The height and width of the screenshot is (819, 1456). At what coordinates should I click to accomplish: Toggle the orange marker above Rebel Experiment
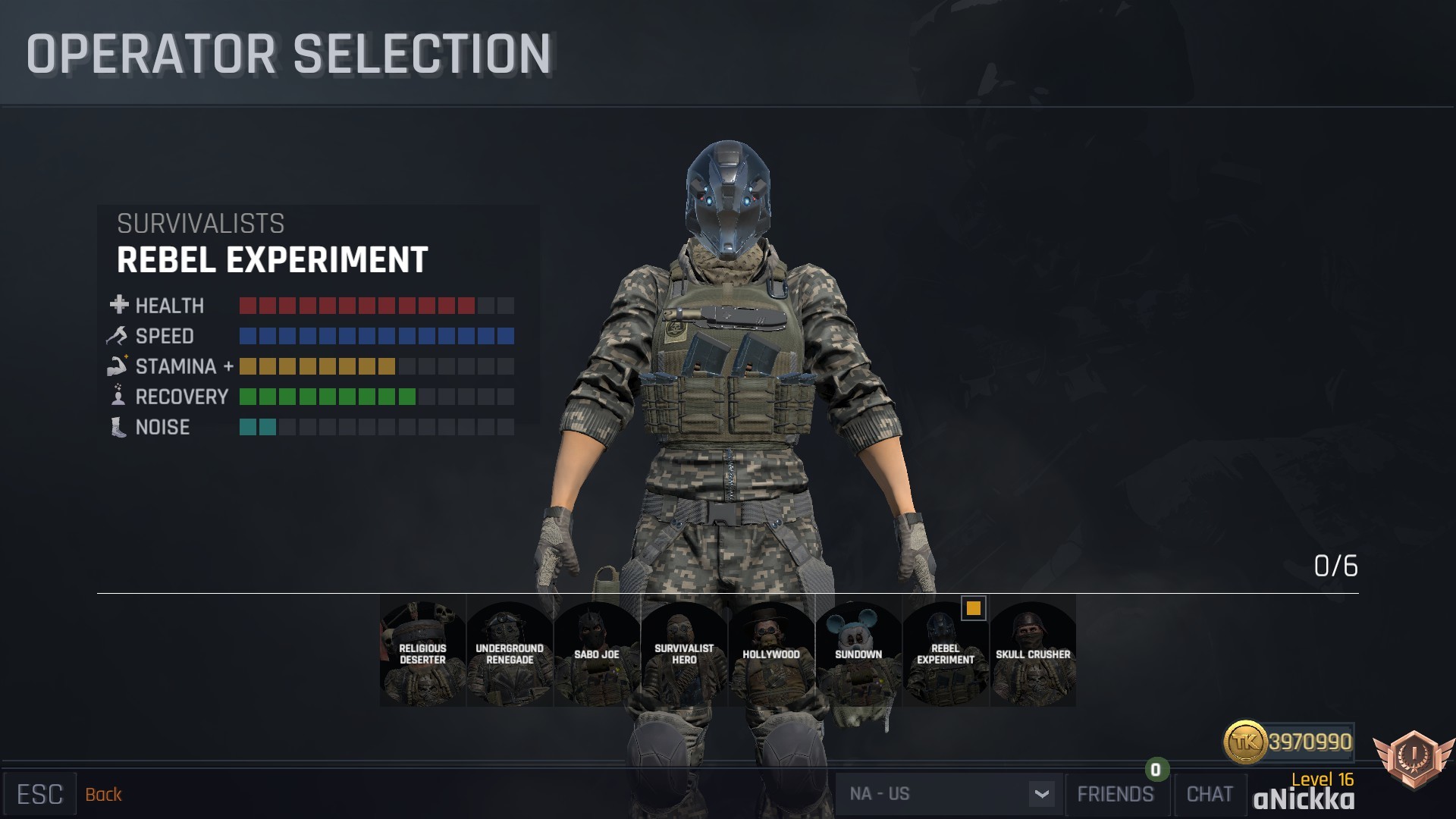(973, 607)
